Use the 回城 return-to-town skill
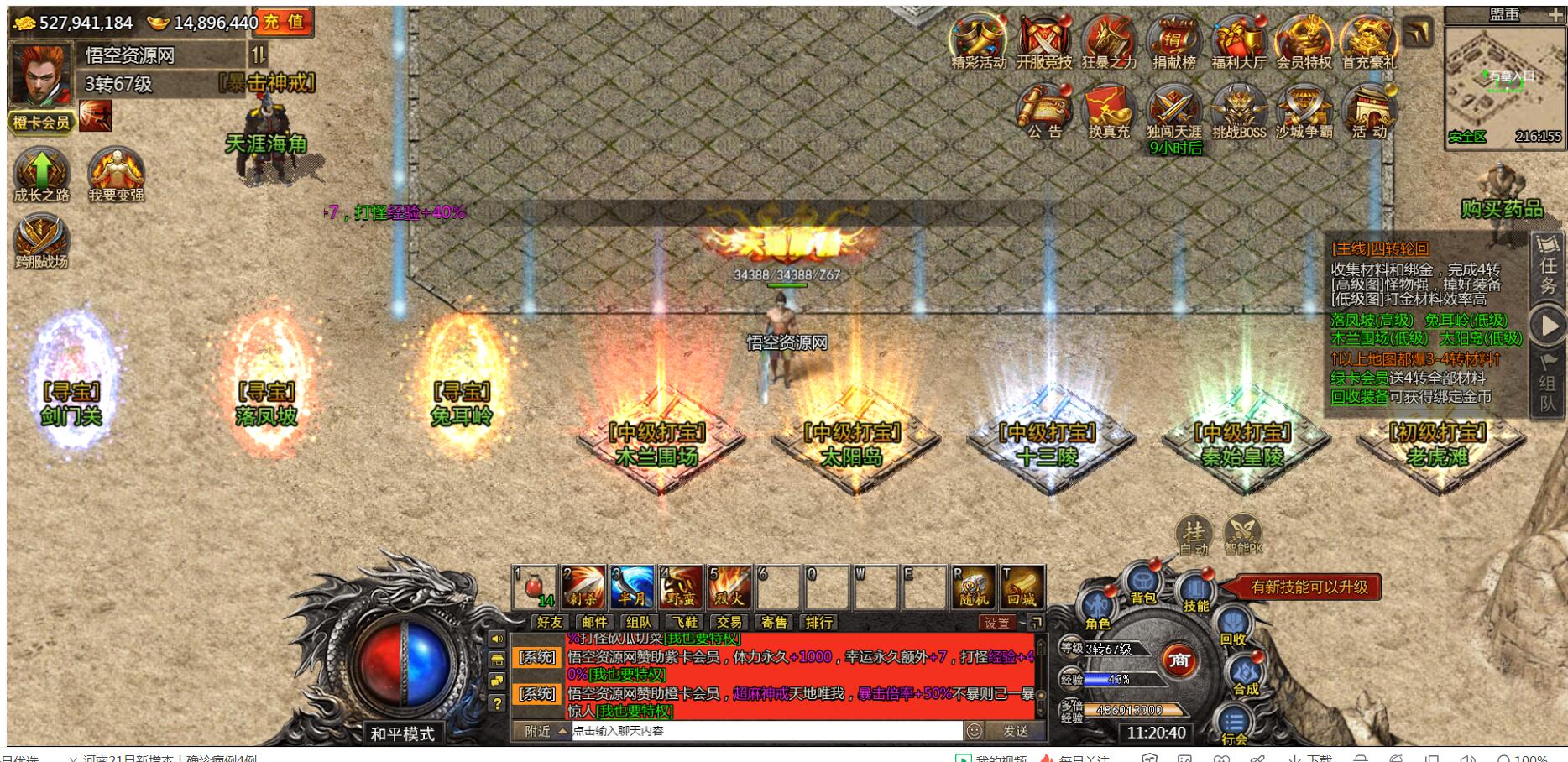The height and width of the screenshot is (762, 1568). click(x=1022, y=591)
